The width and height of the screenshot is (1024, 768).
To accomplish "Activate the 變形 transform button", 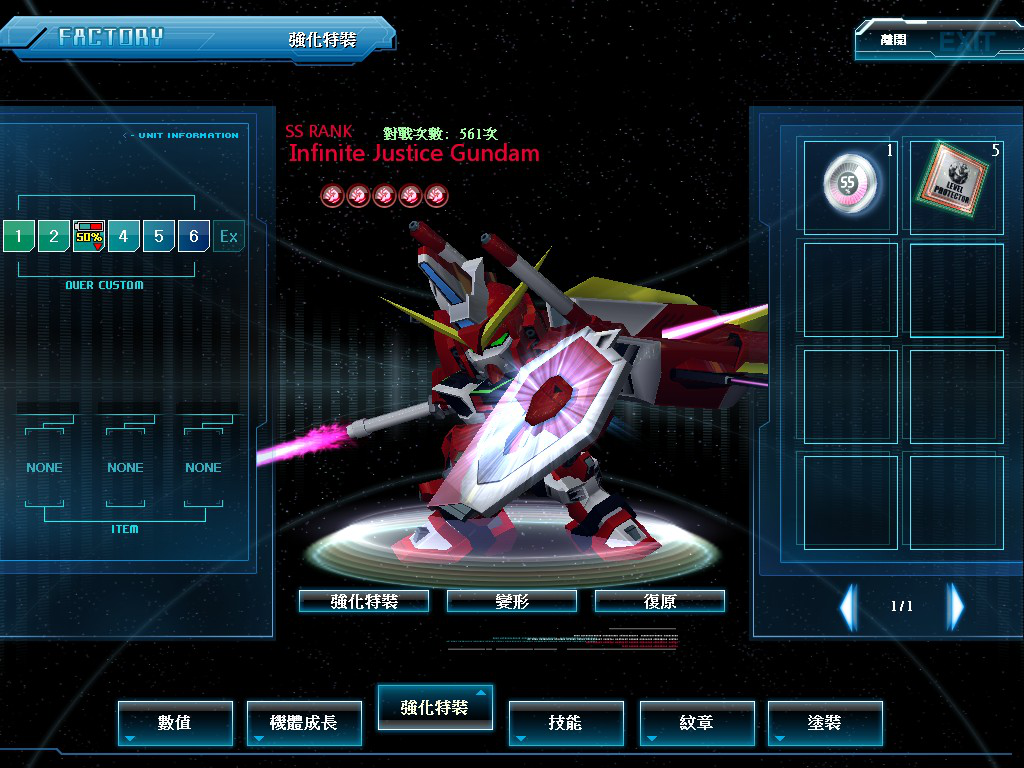I will [512, 601].
